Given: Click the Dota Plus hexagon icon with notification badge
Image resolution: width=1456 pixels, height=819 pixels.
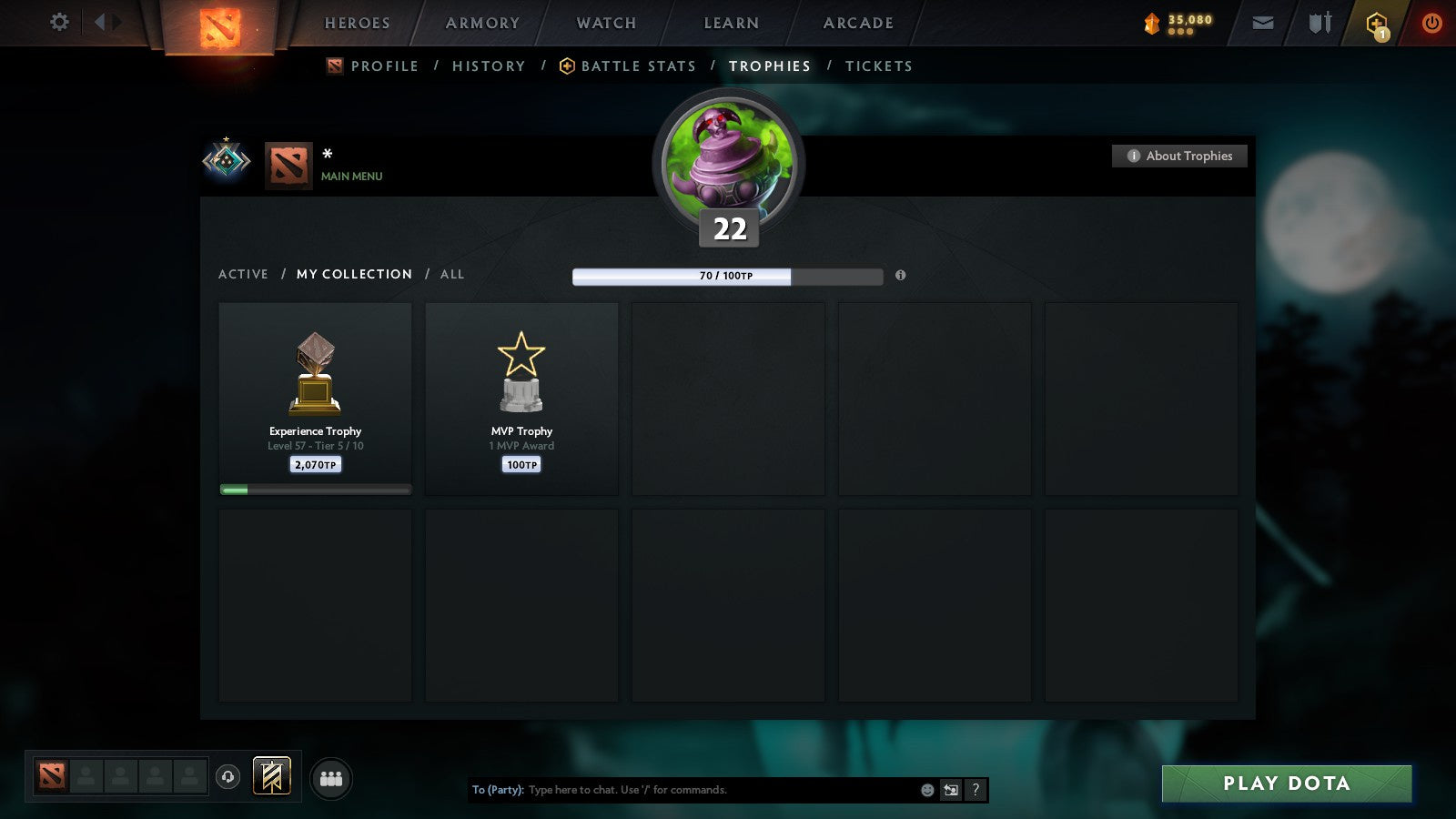Looking at the screenshot, I should point(1377,23).
